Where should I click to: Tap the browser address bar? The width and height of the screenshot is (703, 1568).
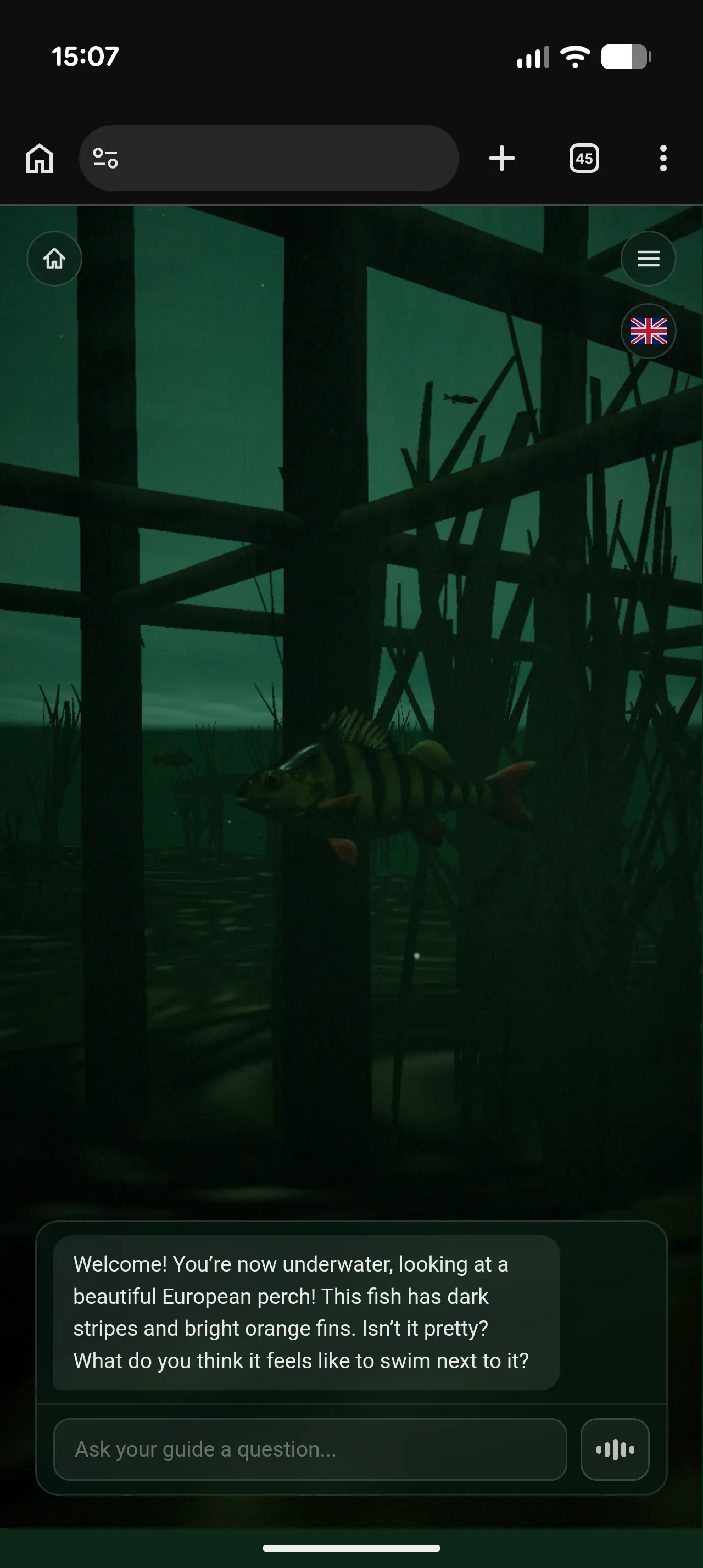tap(270, 158)
